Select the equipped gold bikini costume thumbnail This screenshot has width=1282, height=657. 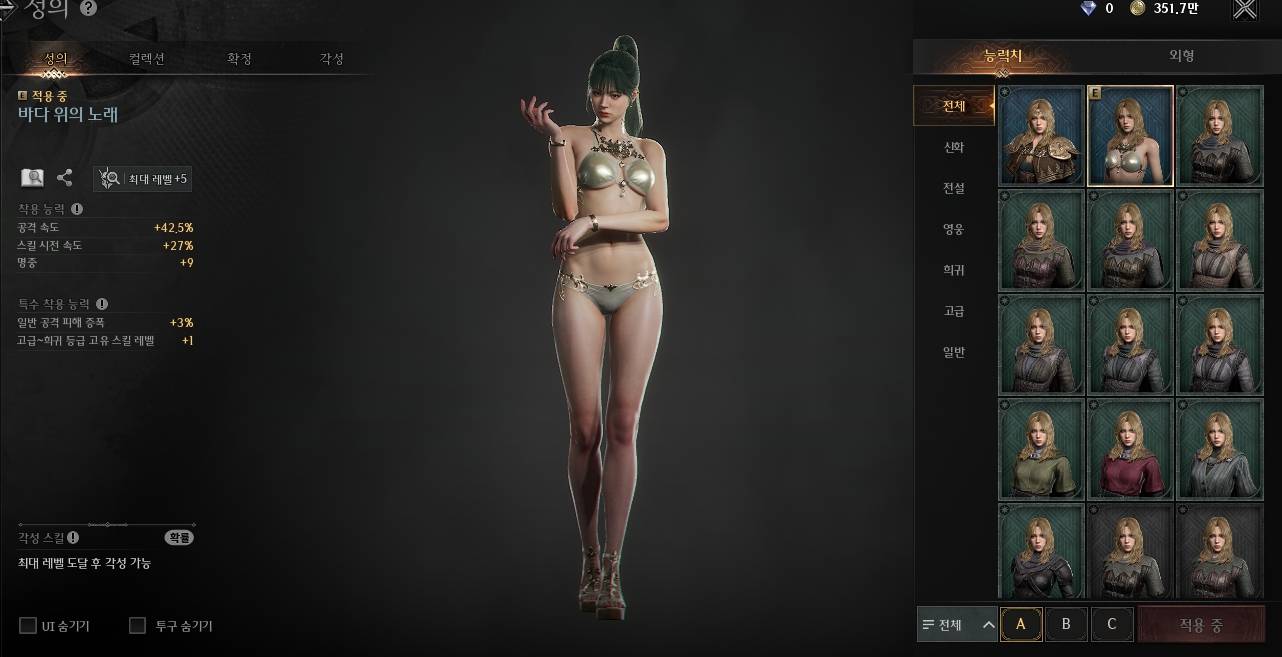pyautogui.click(x=1130, y=136)
